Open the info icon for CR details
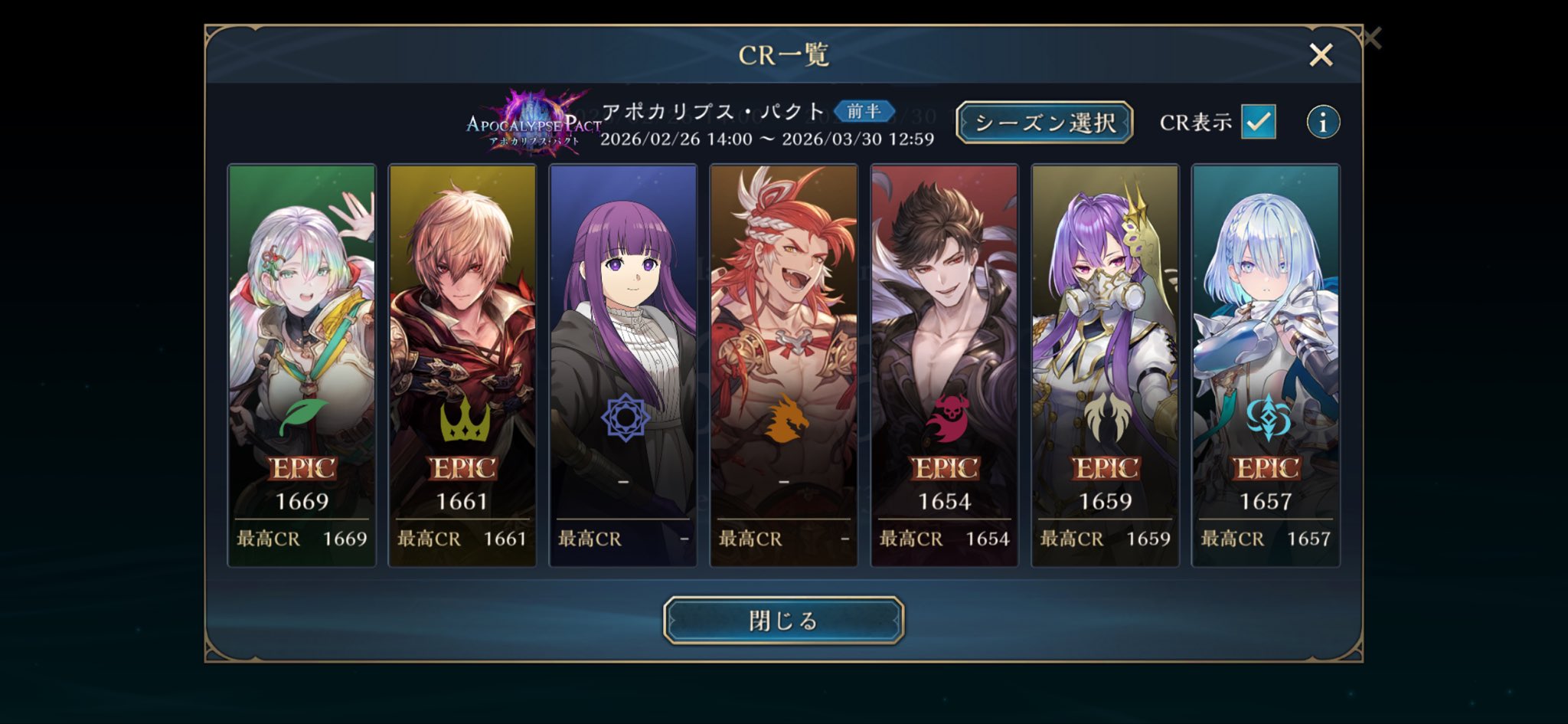Screen dimensions: 1568x724 [x=1322, y=123]
